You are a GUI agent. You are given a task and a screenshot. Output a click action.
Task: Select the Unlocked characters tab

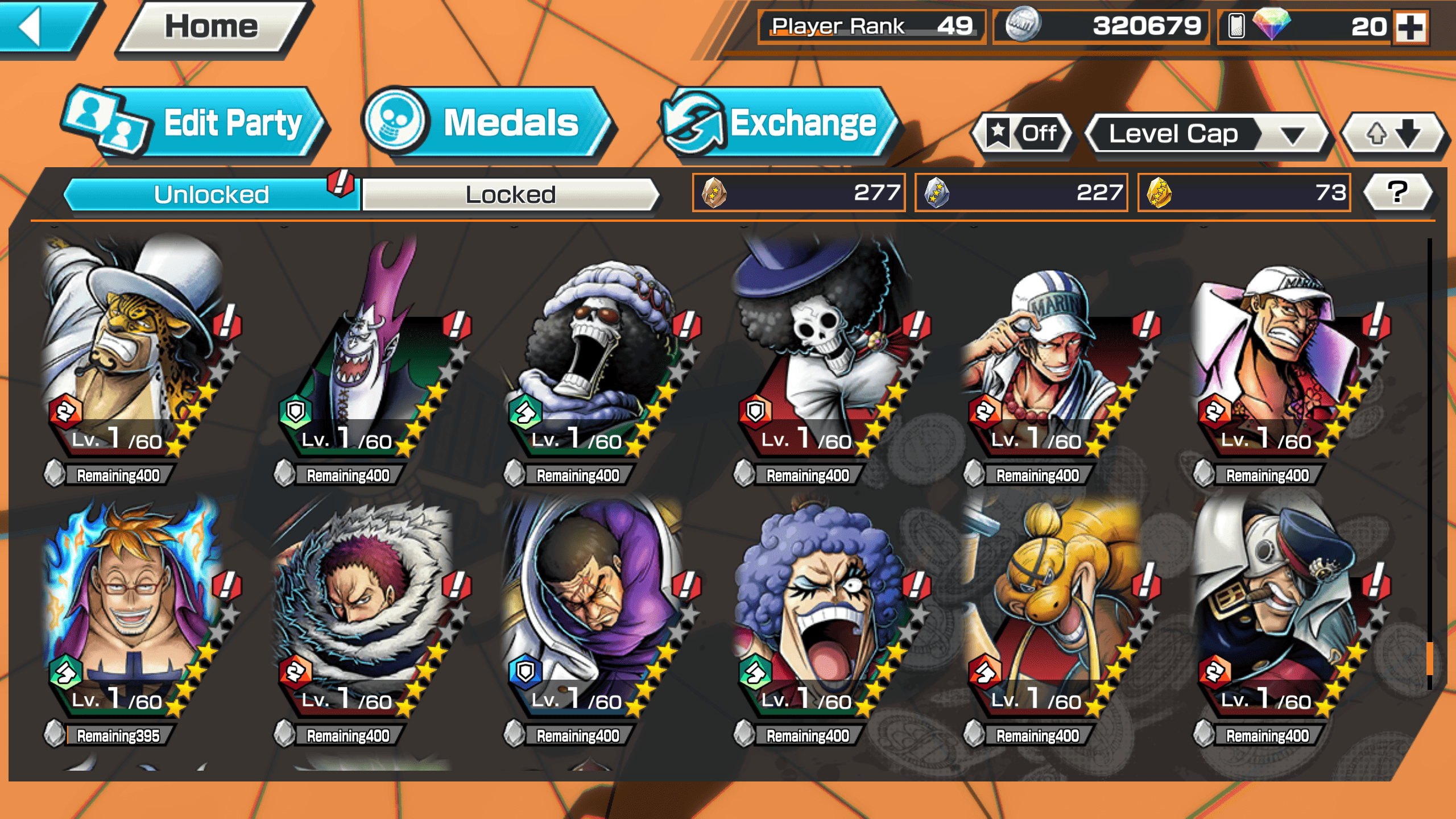(212, 195)
